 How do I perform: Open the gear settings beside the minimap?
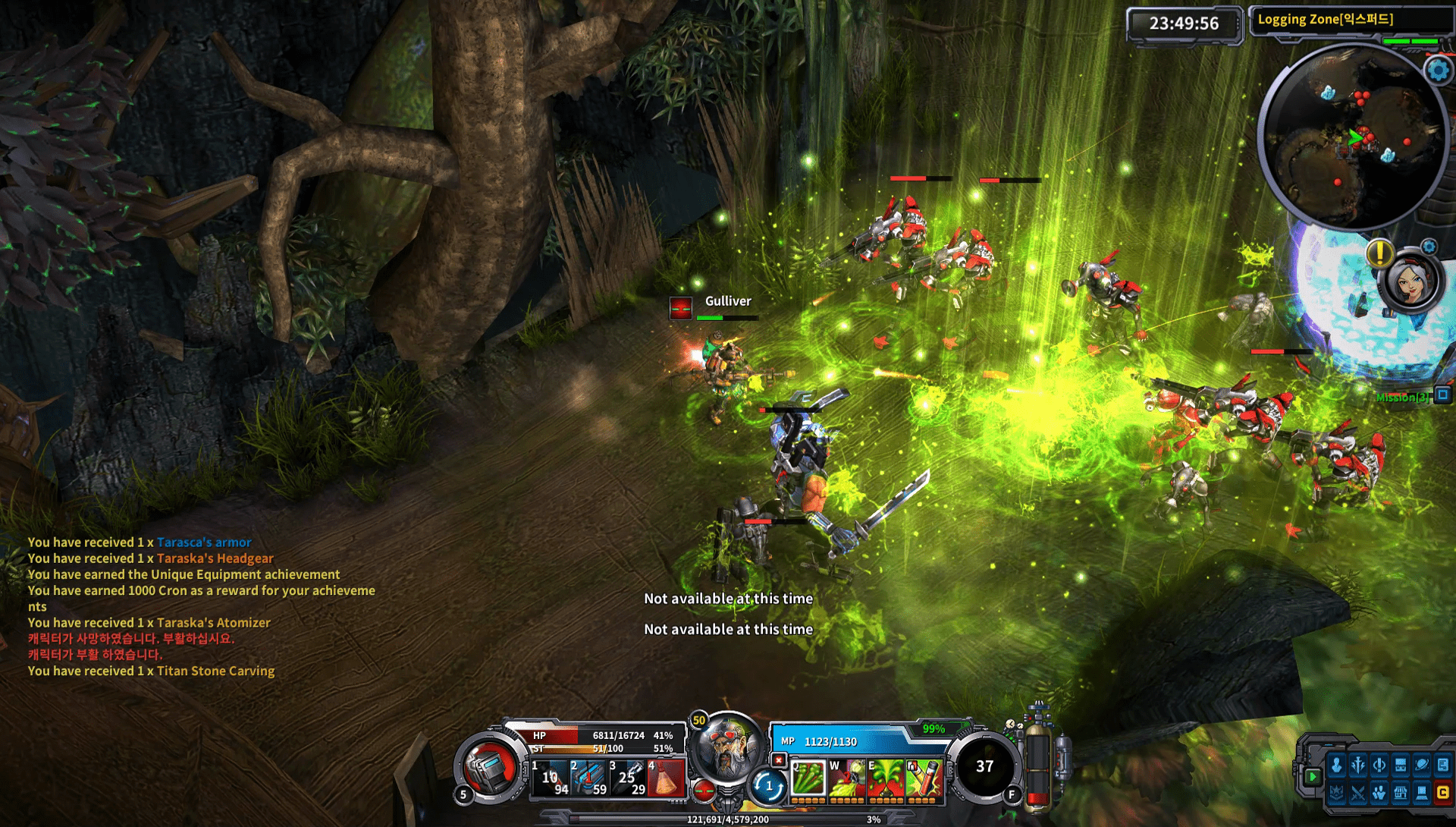(1438, 71)
